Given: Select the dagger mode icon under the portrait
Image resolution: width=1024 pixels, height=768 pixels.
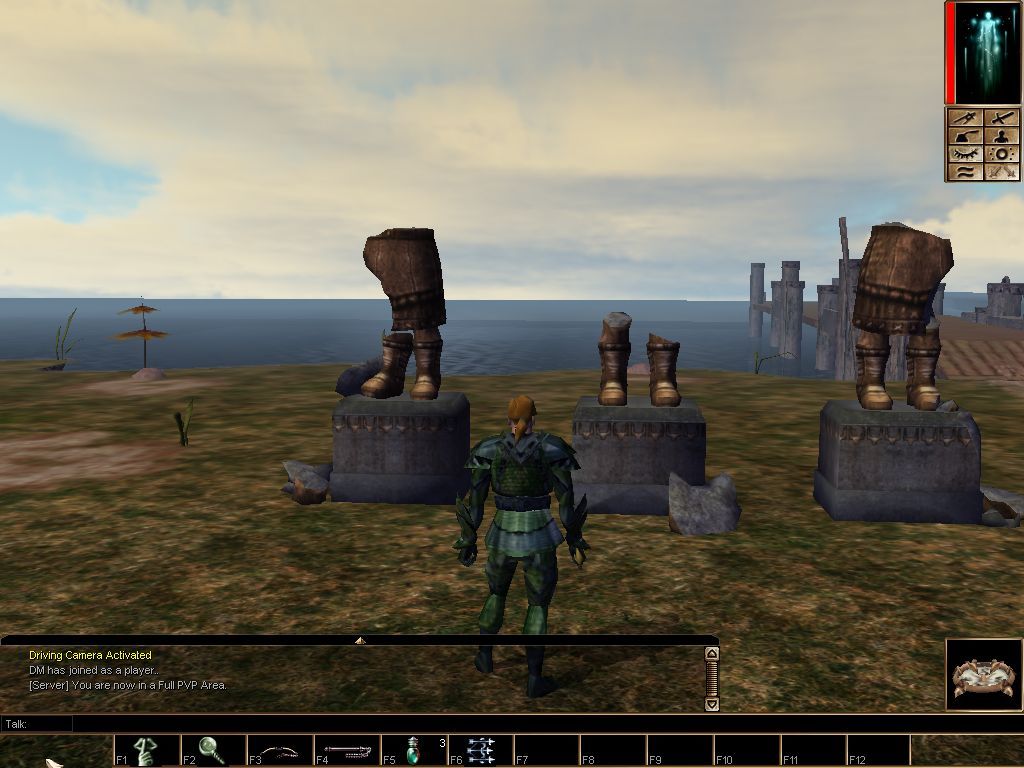Looking at the screenshot, I should point(965,119).
